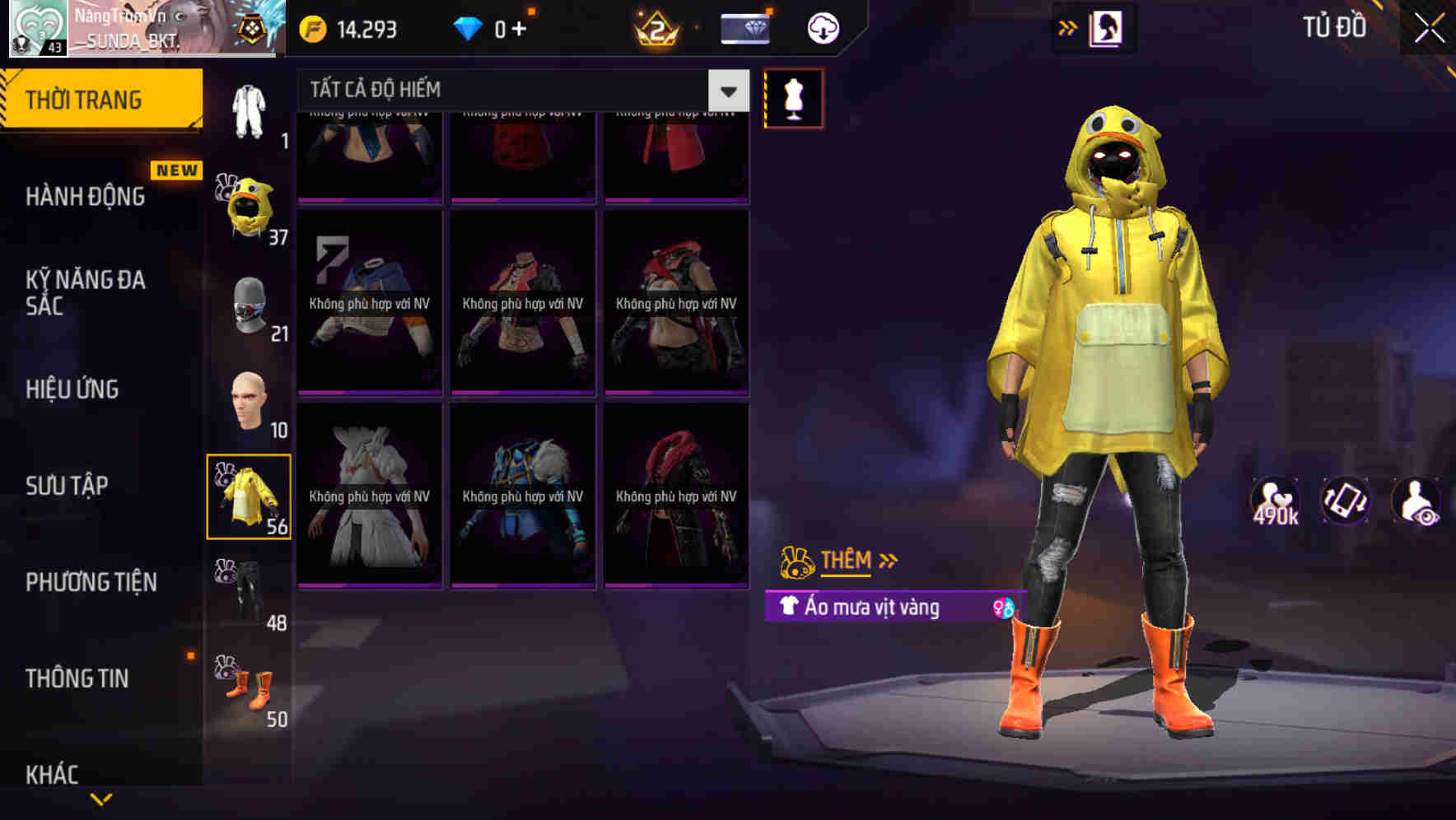The height and width of the screenshot is (820, 1456).
Task: Toggle gender on Áo mưa vịt vàng label
Action: click(1006, 608)
